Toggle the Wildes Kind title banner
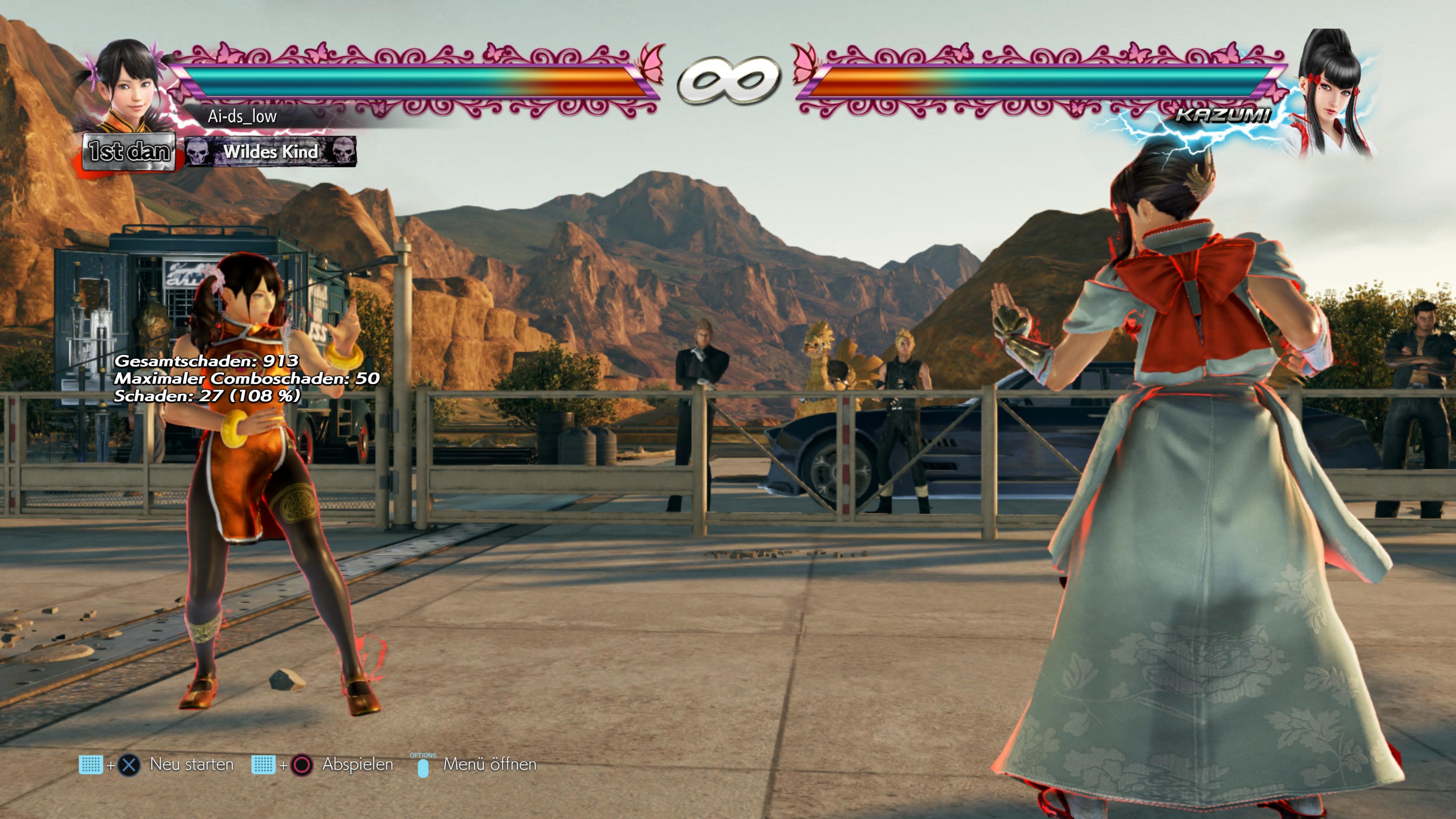 point(272,152)
